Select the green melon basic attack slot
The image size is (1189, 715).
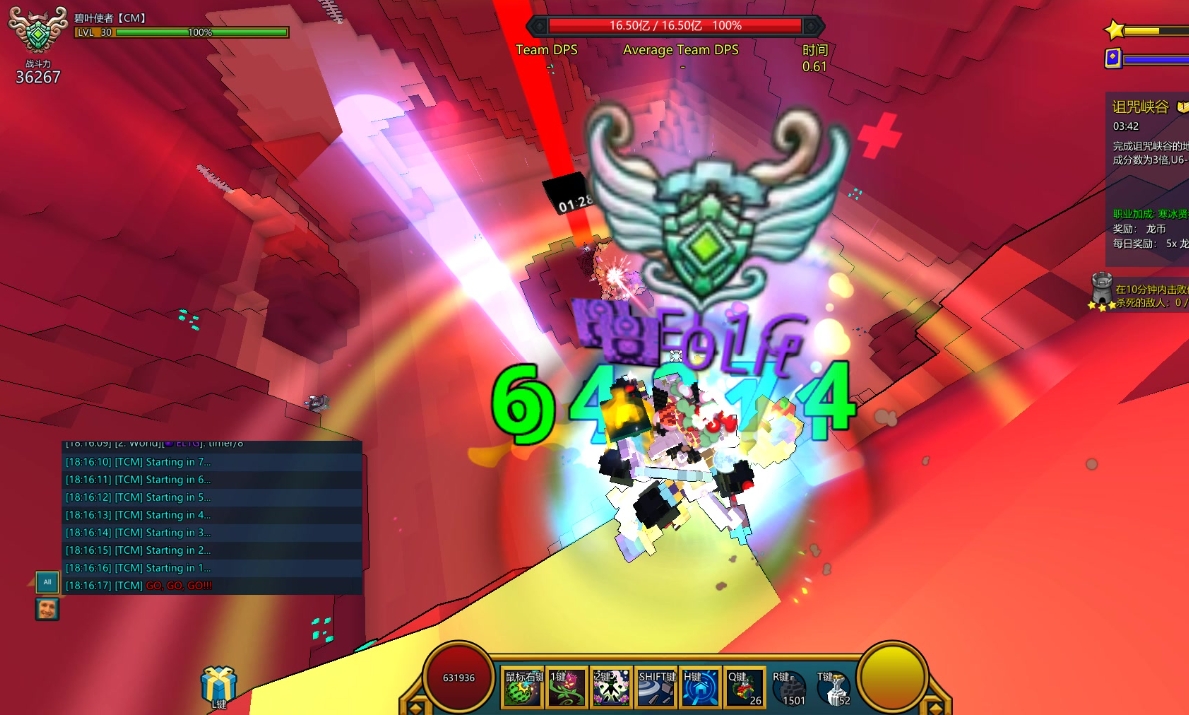[x=522, y=689]
